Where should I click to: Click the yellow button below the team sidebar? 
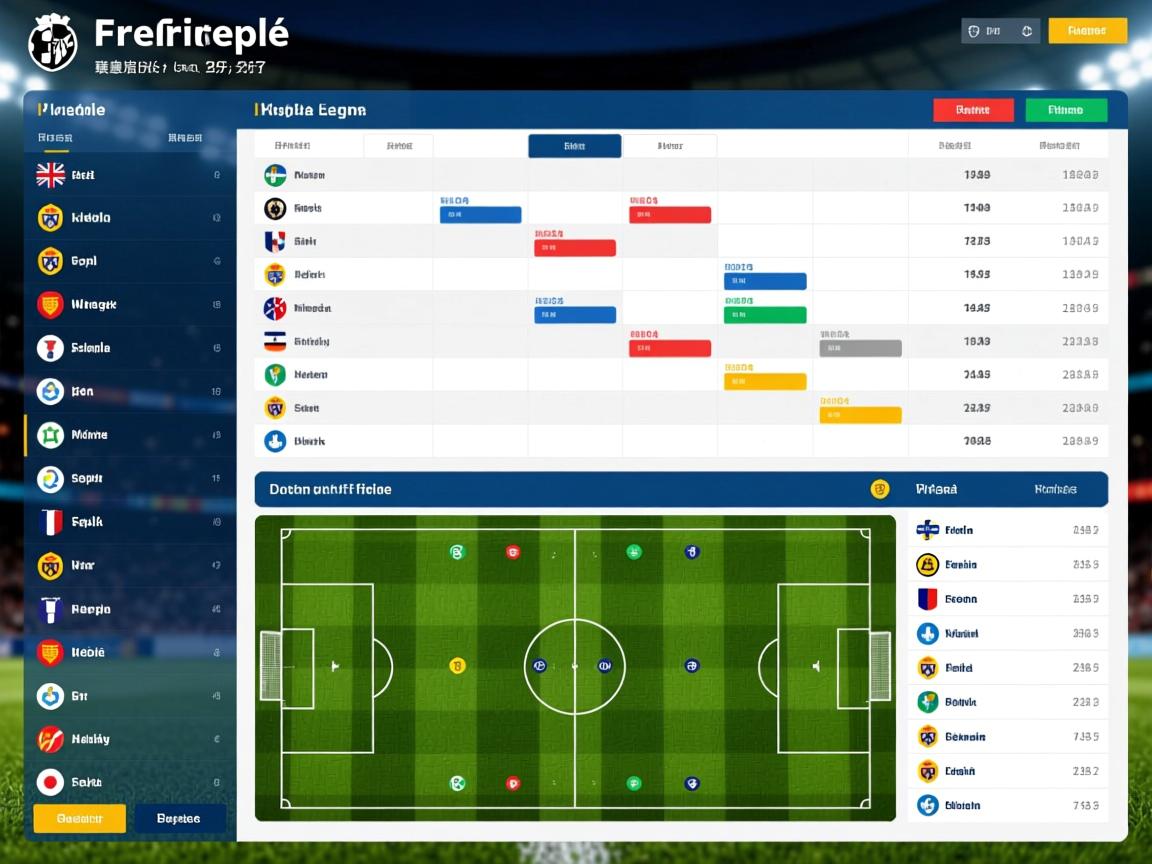[80, 818]
